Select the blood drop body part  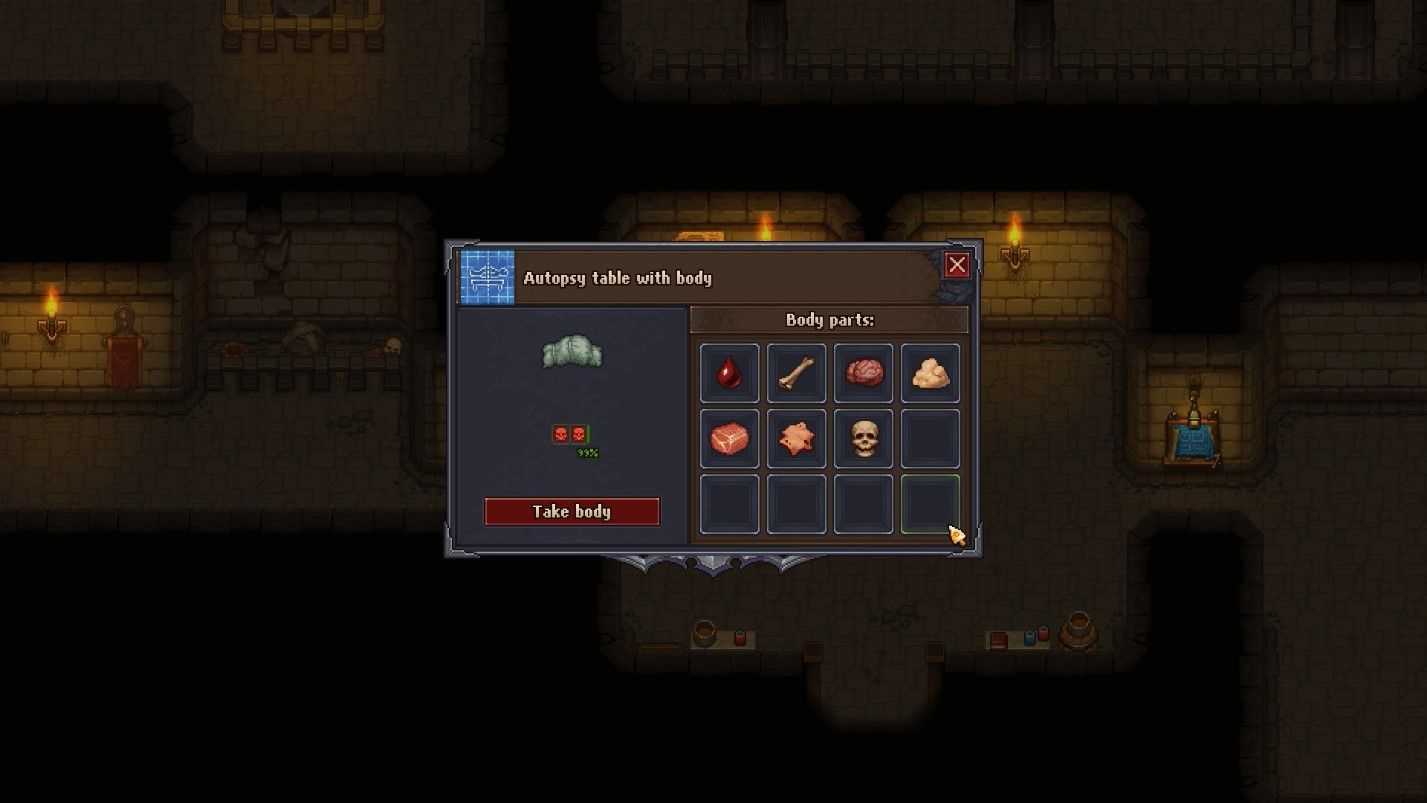click(x=730, y=373)
